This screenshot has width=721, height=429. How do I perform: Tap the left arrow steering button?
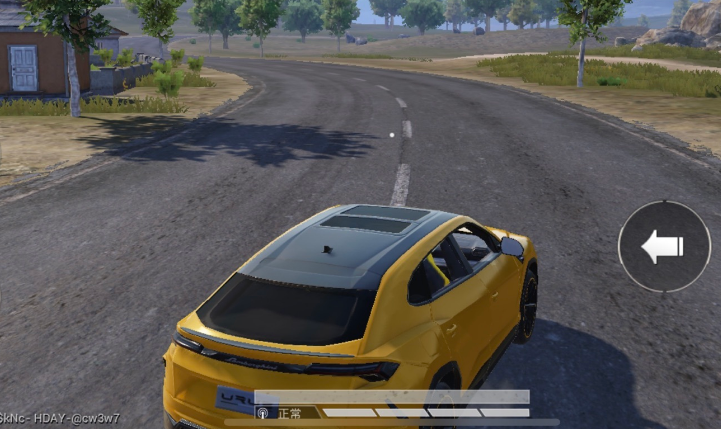(x=664, y=247)
